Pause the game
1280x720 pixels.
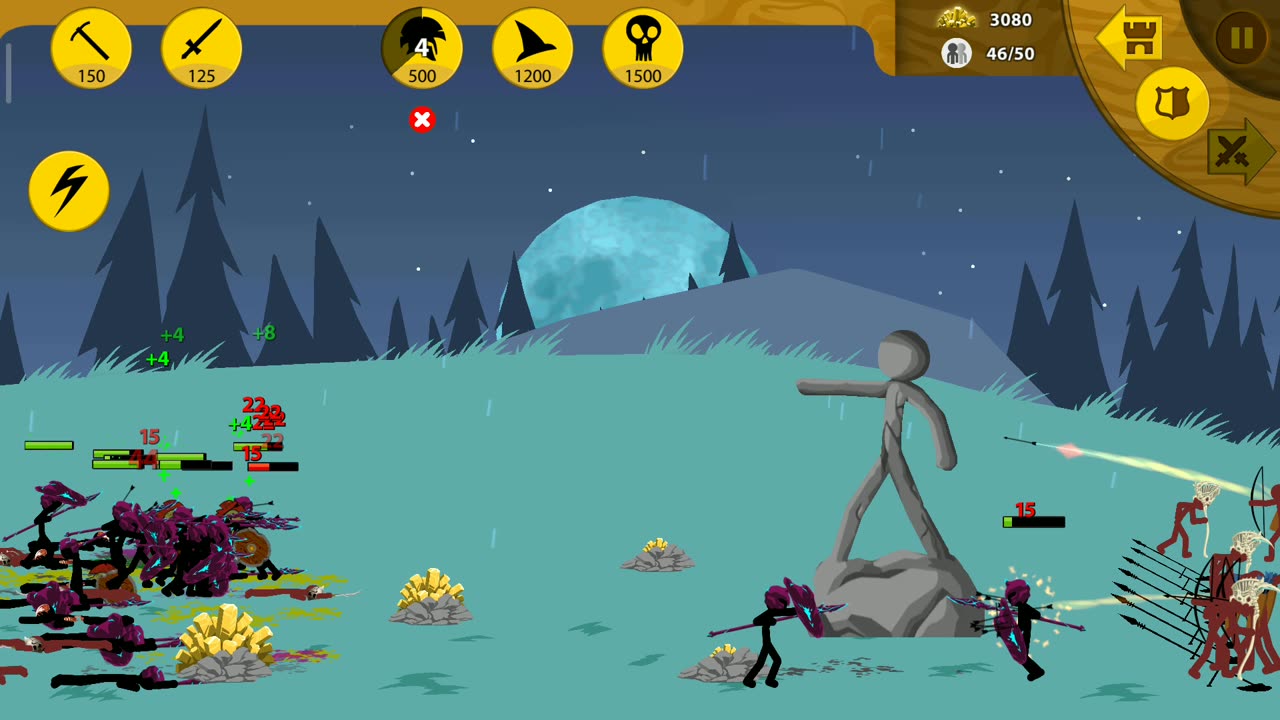(x=1241, y=38)
